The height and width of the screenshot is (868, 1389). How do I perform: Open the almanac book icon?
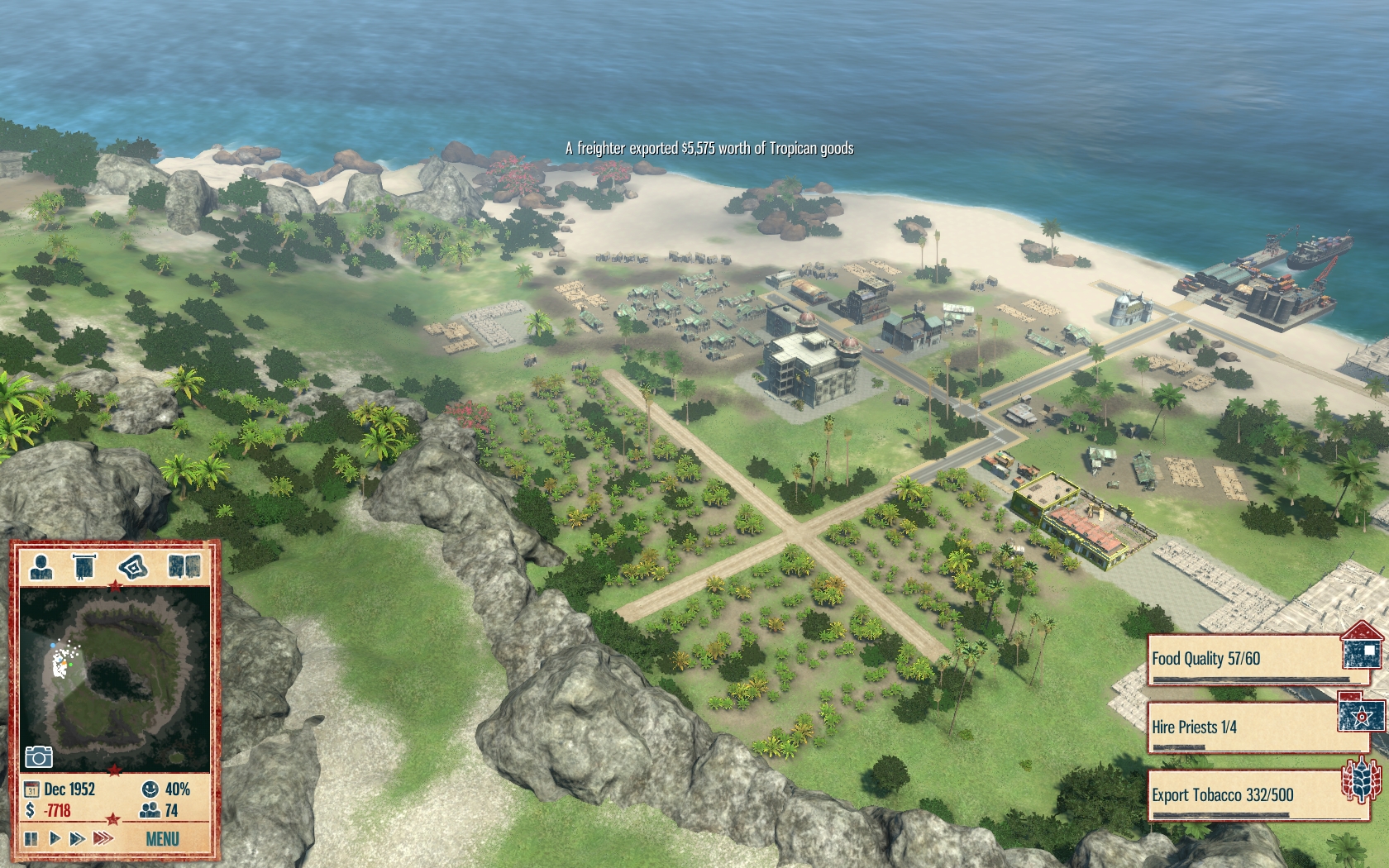pos(184,567)
